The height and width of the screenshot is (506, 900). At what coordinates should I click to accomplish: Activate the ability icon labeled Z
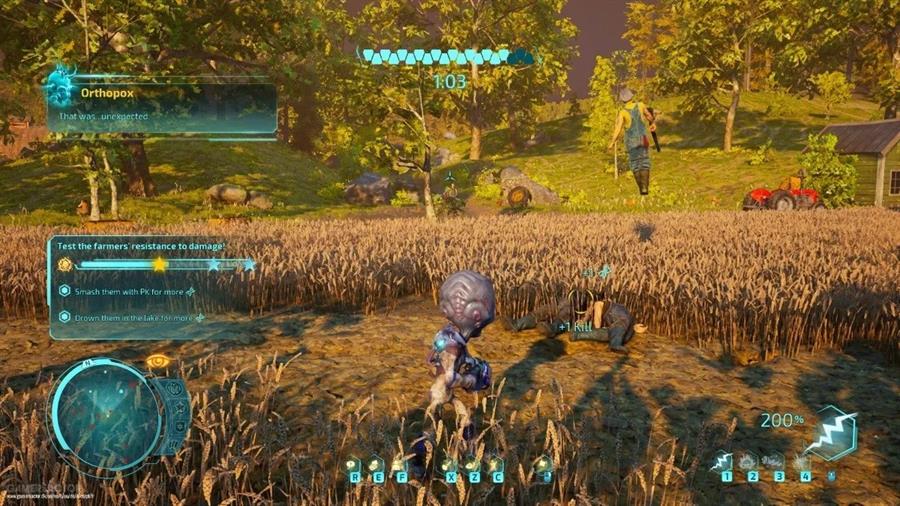tap(472, 465)
